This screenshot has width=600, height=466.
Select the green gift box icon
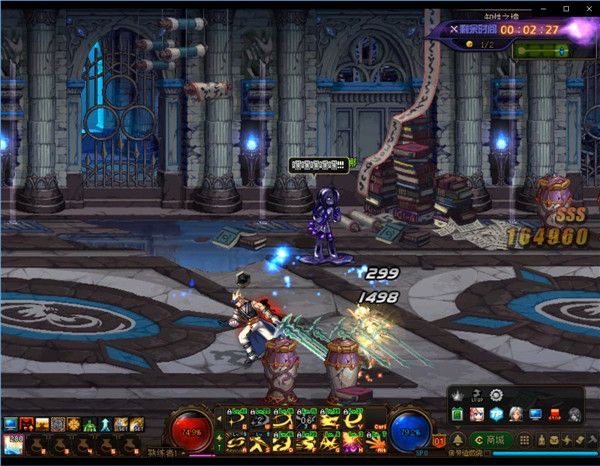click(458, 414)
